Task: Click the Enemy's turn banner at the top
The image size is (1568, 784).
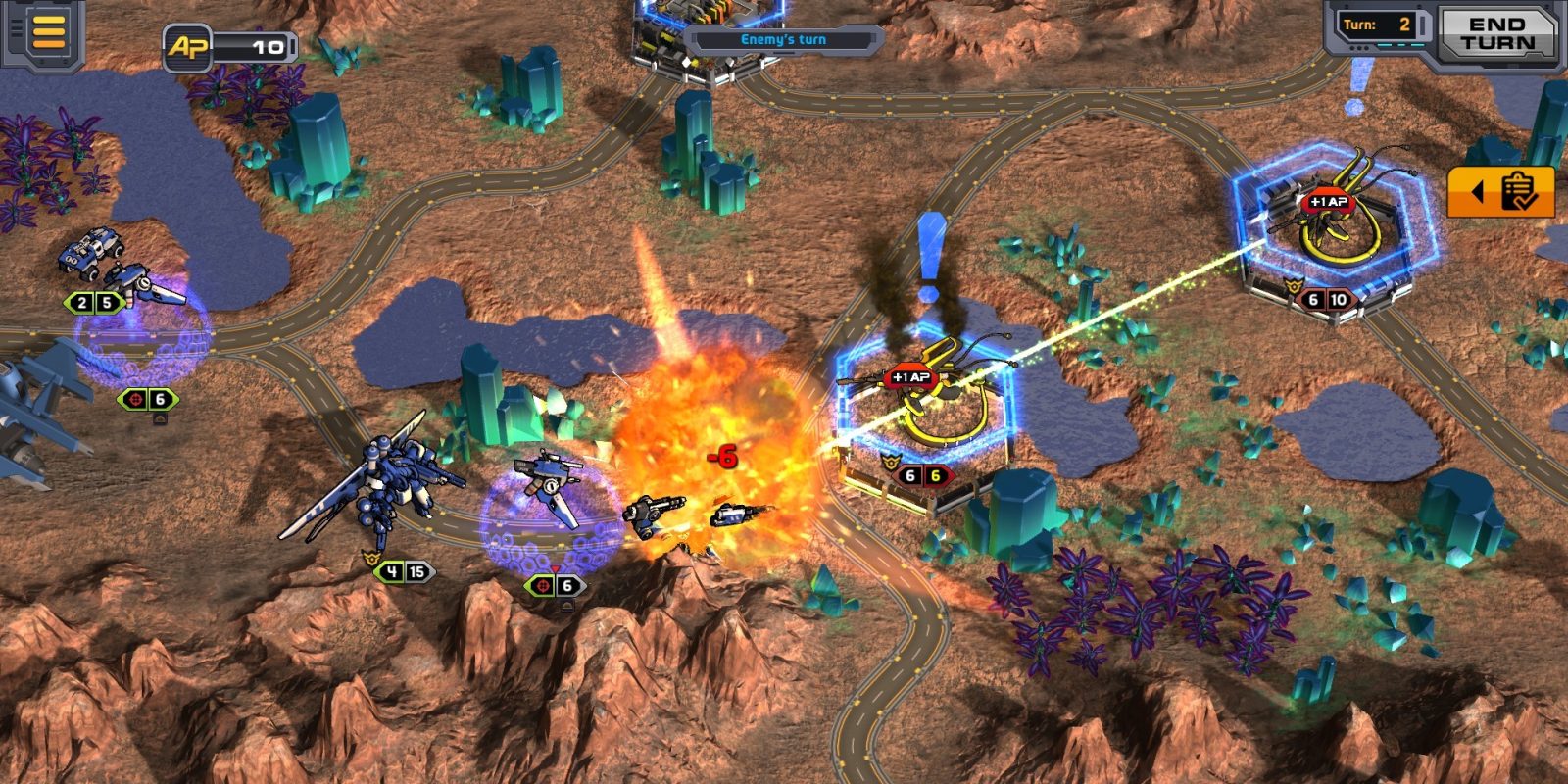Action: pos(784,37)
